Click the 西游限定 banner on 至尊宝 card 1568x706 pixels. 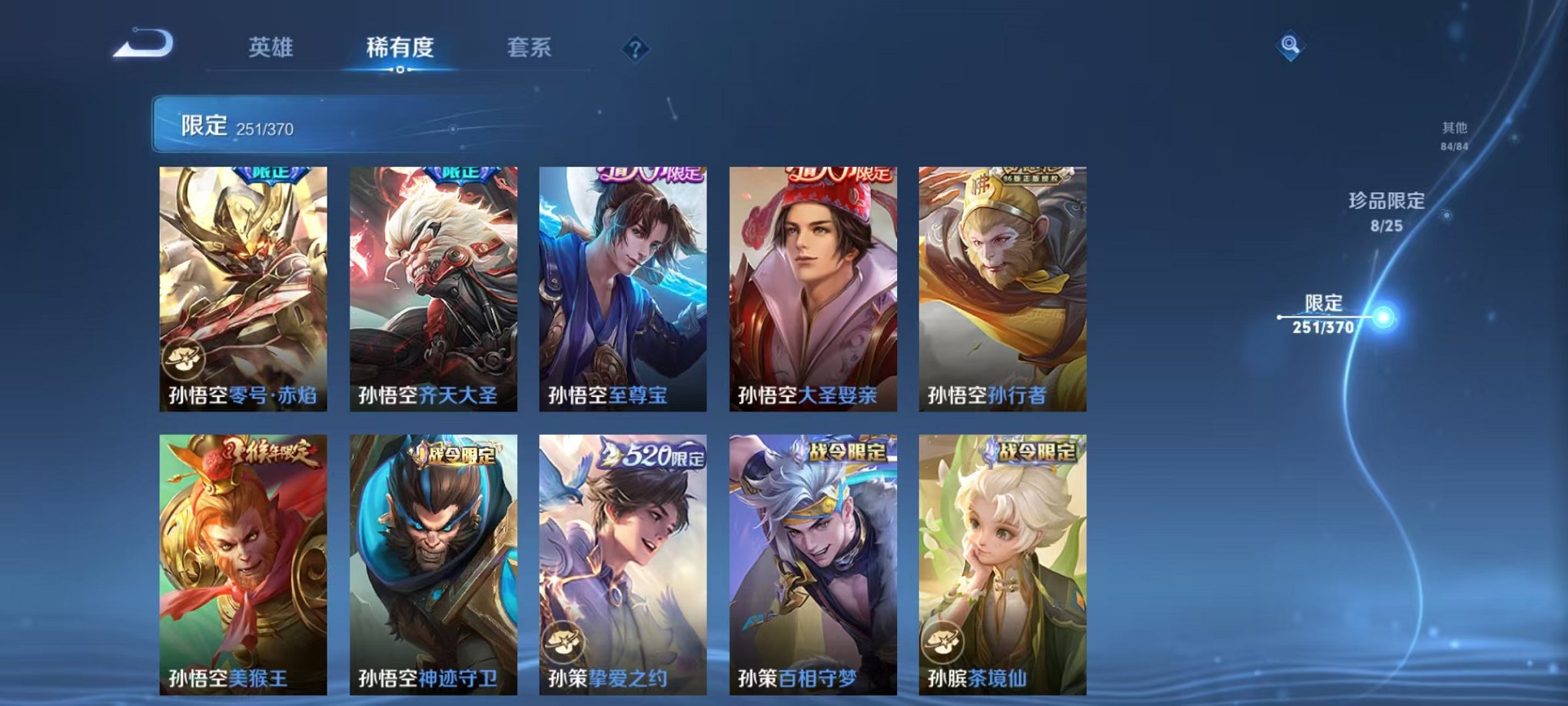pos(648,175)
